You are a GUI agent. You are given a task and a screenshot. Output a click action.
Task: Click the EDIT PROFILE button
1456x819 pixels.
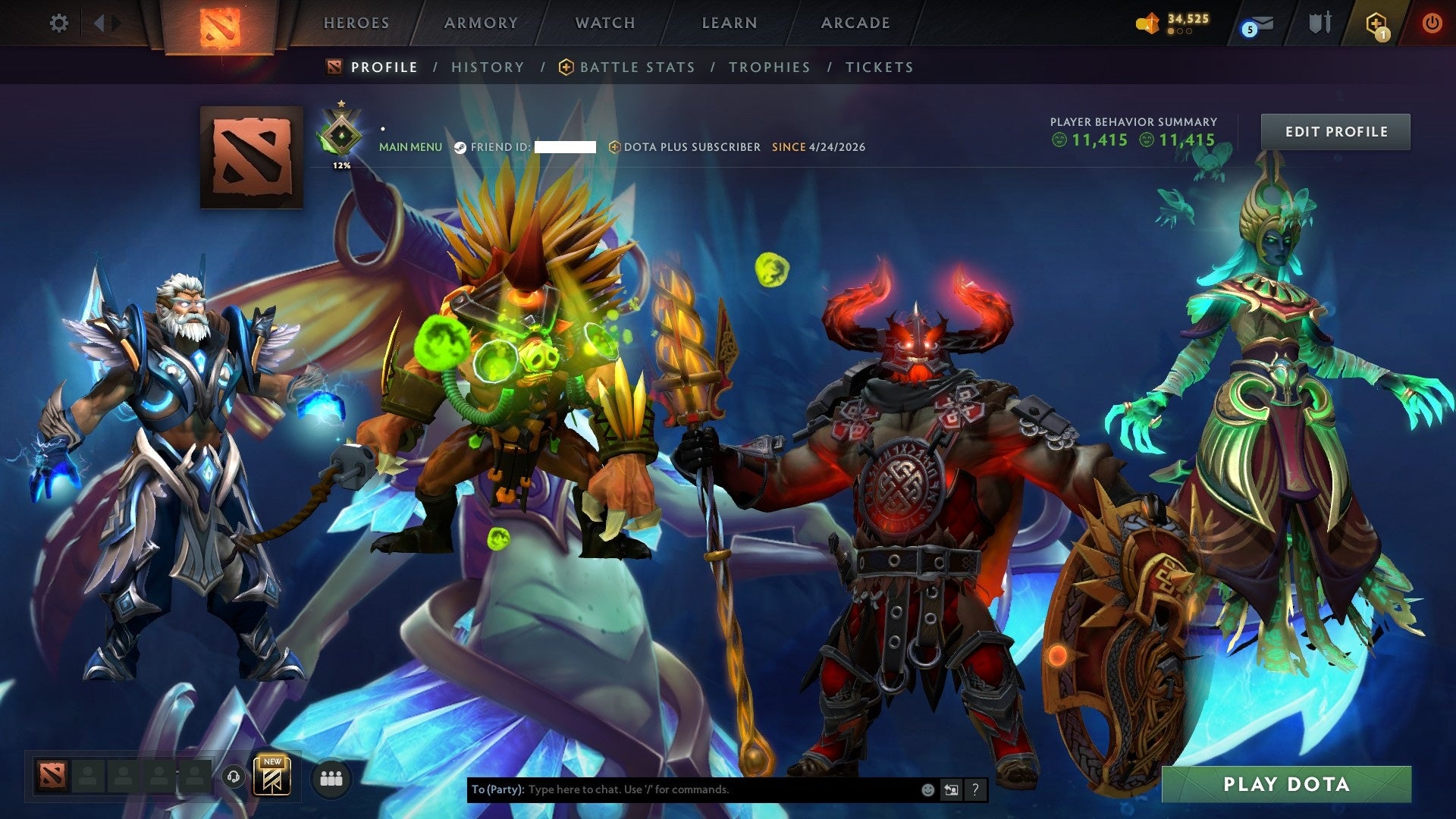point(1335,130)
